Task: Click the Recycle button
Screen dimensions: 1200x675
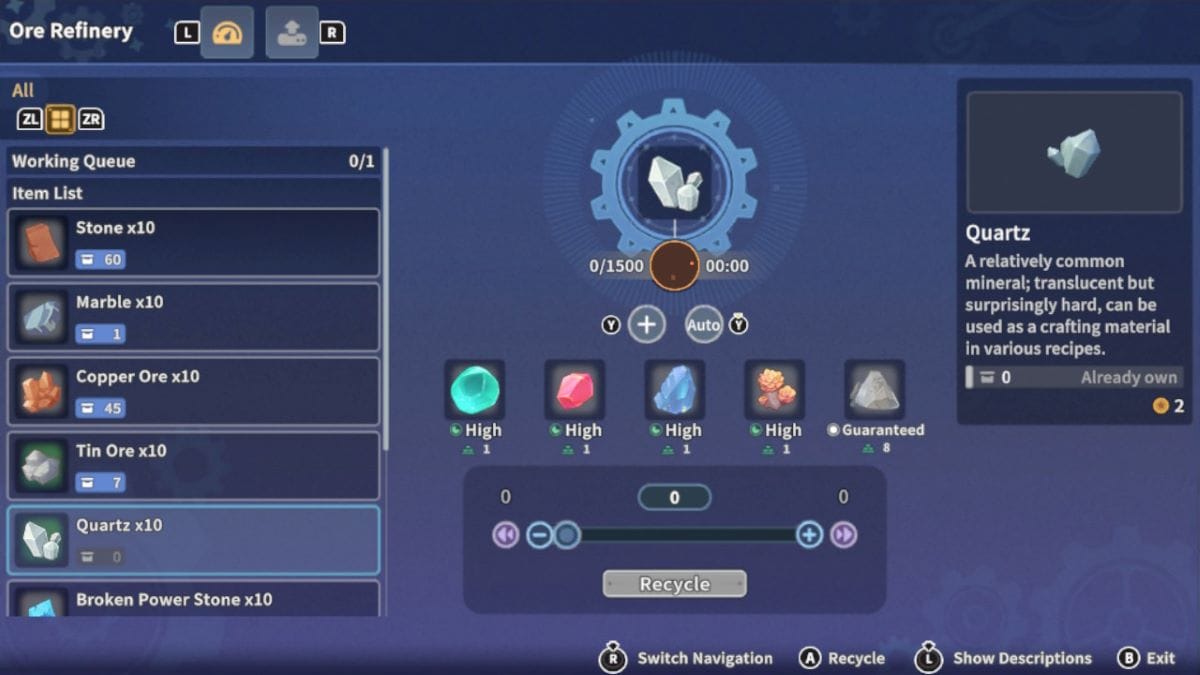Action: coord(674,584)
